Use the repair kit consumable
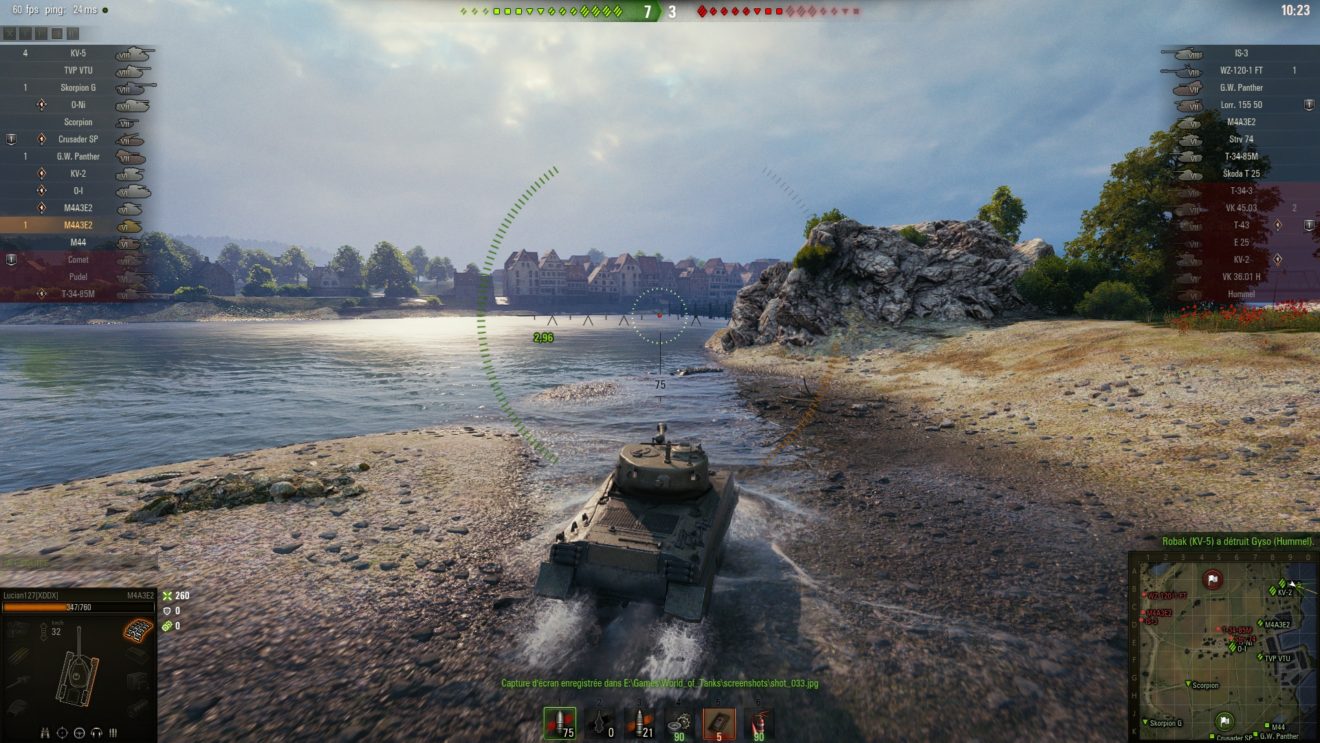Image resolution: width=1320 pixels, height=743 pixels. [x=679, y=724]
